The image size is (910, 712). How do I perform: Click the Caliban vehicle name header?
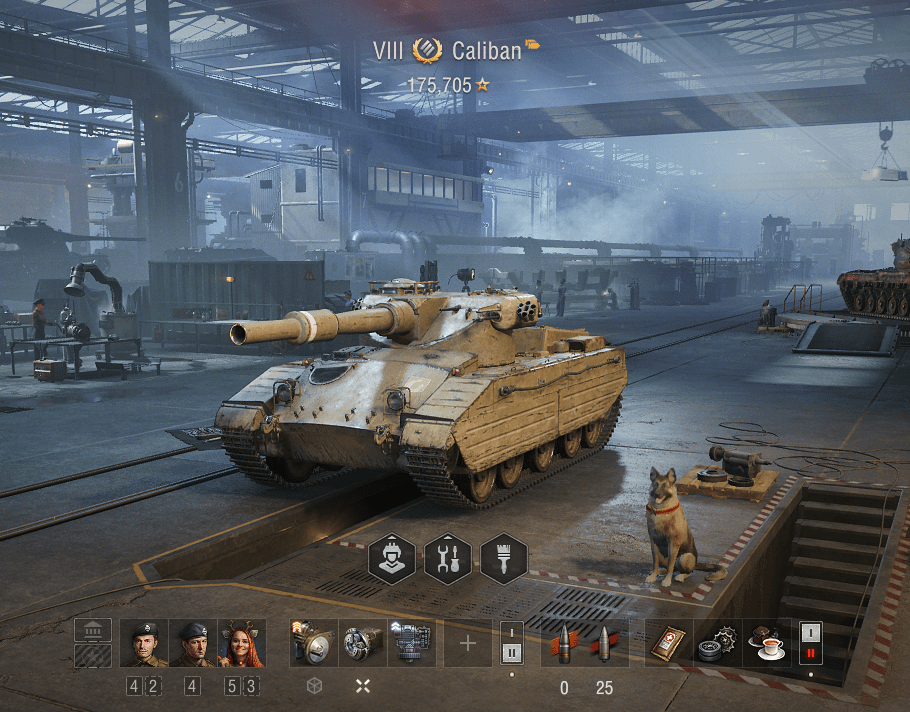486,50
